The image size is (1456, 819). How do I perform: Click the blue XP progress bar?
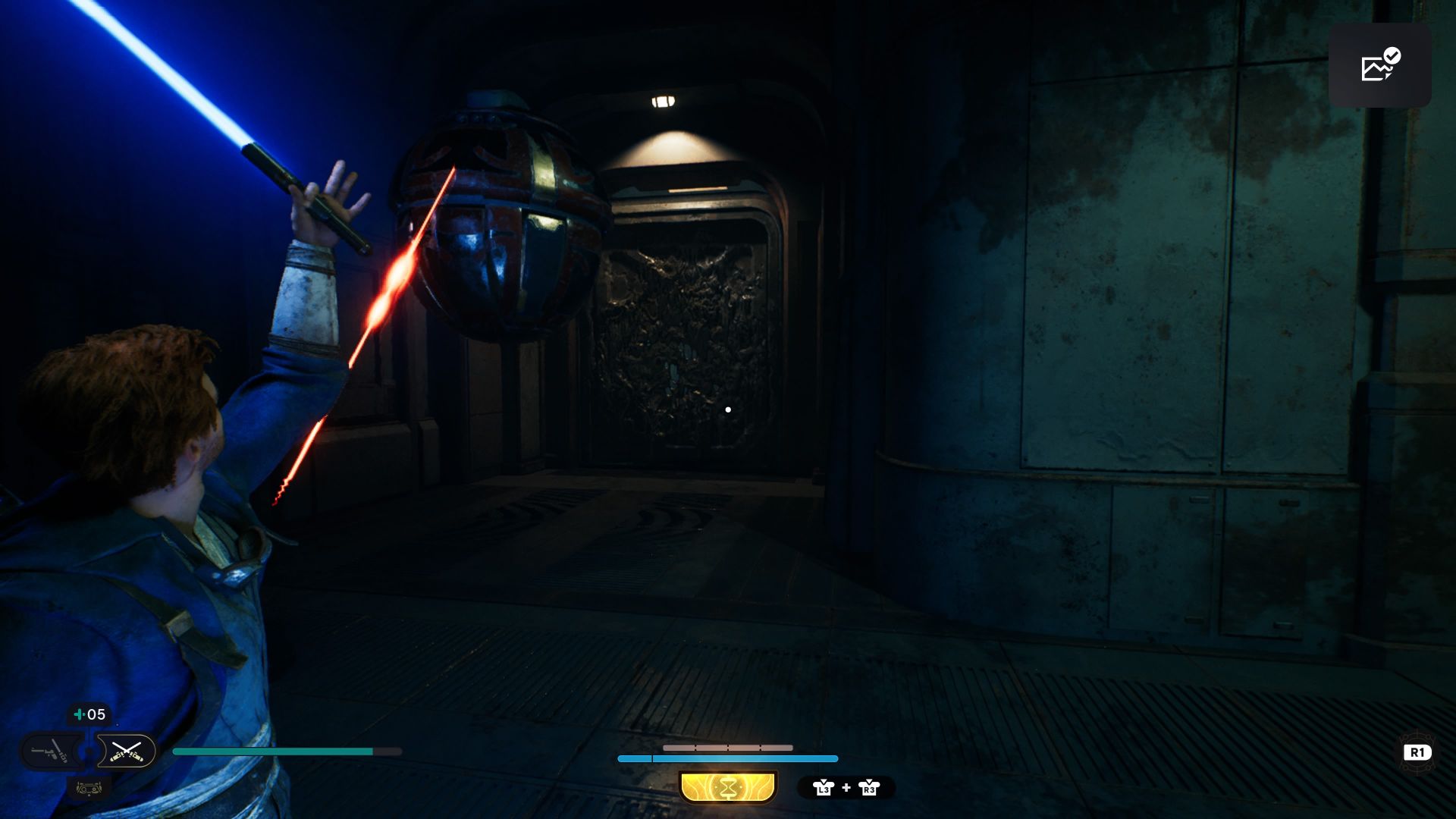tap(728, 758)
